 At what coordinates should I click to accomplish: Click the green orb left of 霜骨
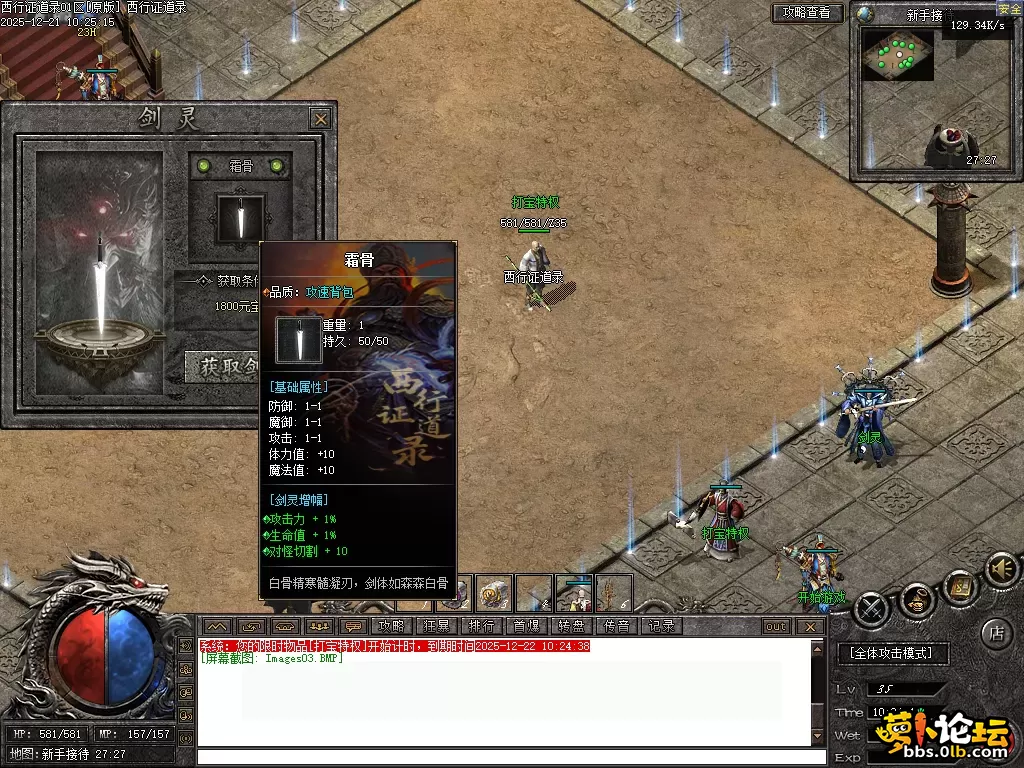pyautogui.click(x=204, y=166)
